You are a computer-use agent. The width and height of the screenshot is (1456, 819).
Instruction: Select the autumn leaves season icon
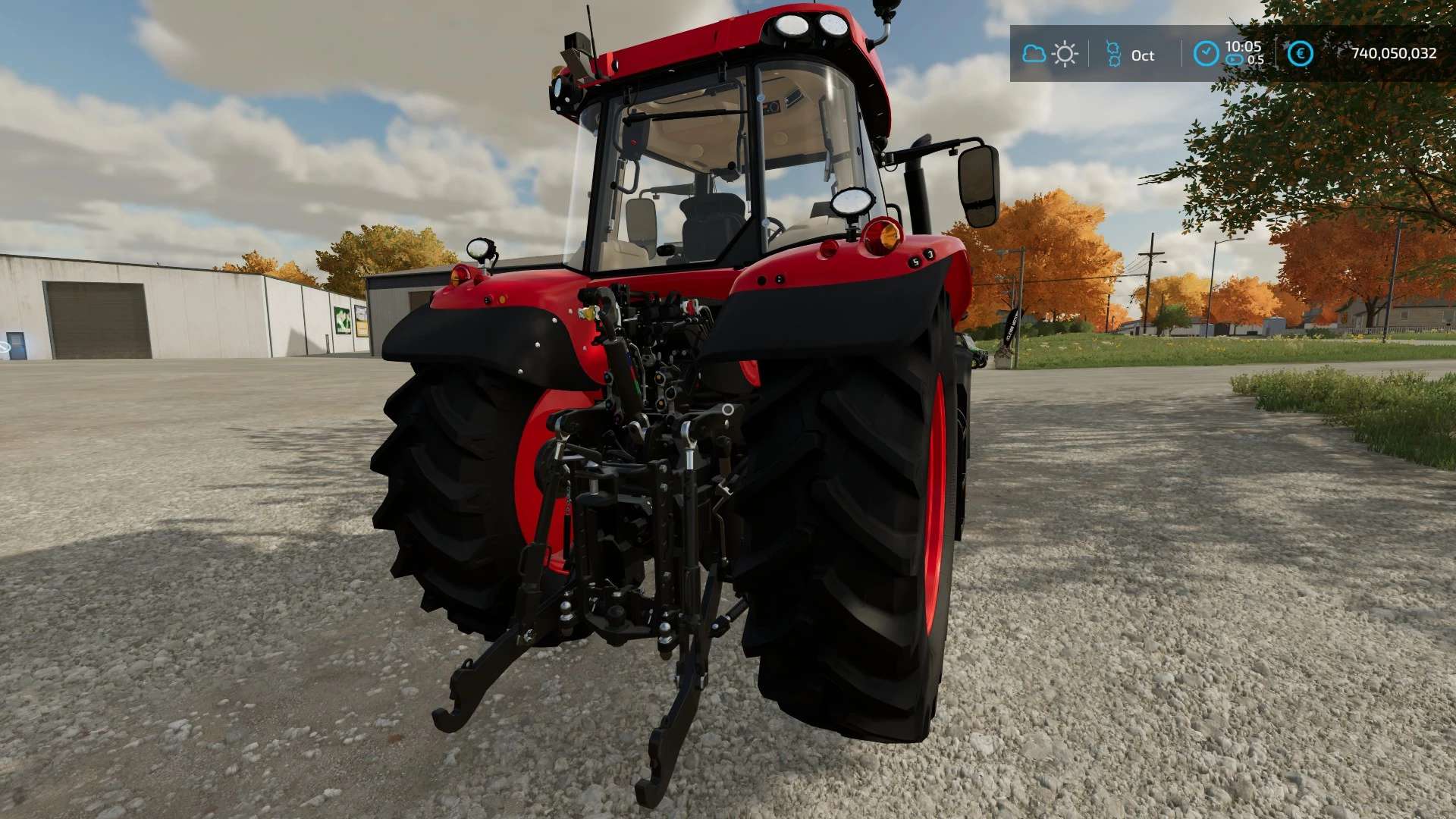tap(1113, 54)
